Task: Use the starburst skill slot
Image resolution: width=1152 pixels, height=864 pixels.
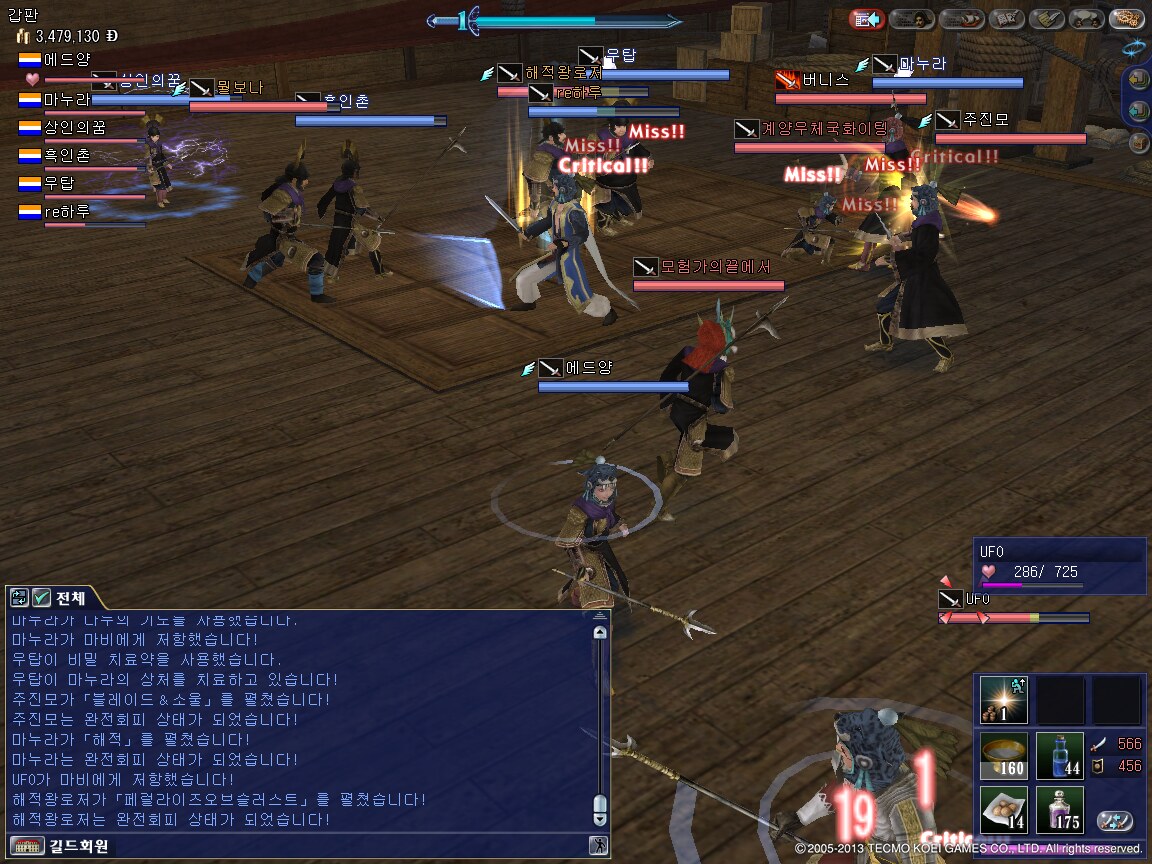Action: click(x=1004, y=700)
